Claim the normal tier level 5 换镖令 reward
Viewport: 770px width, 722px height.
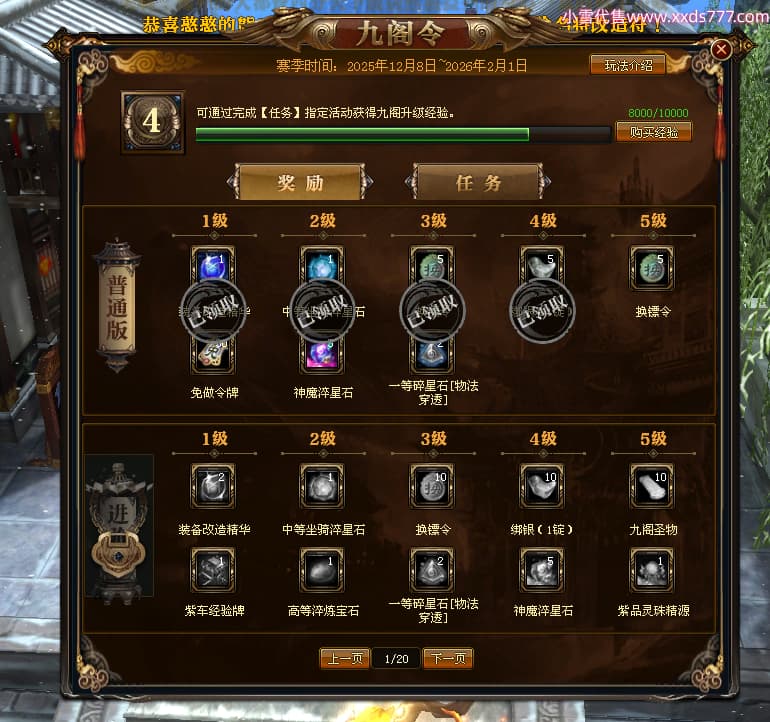point(651,269)
